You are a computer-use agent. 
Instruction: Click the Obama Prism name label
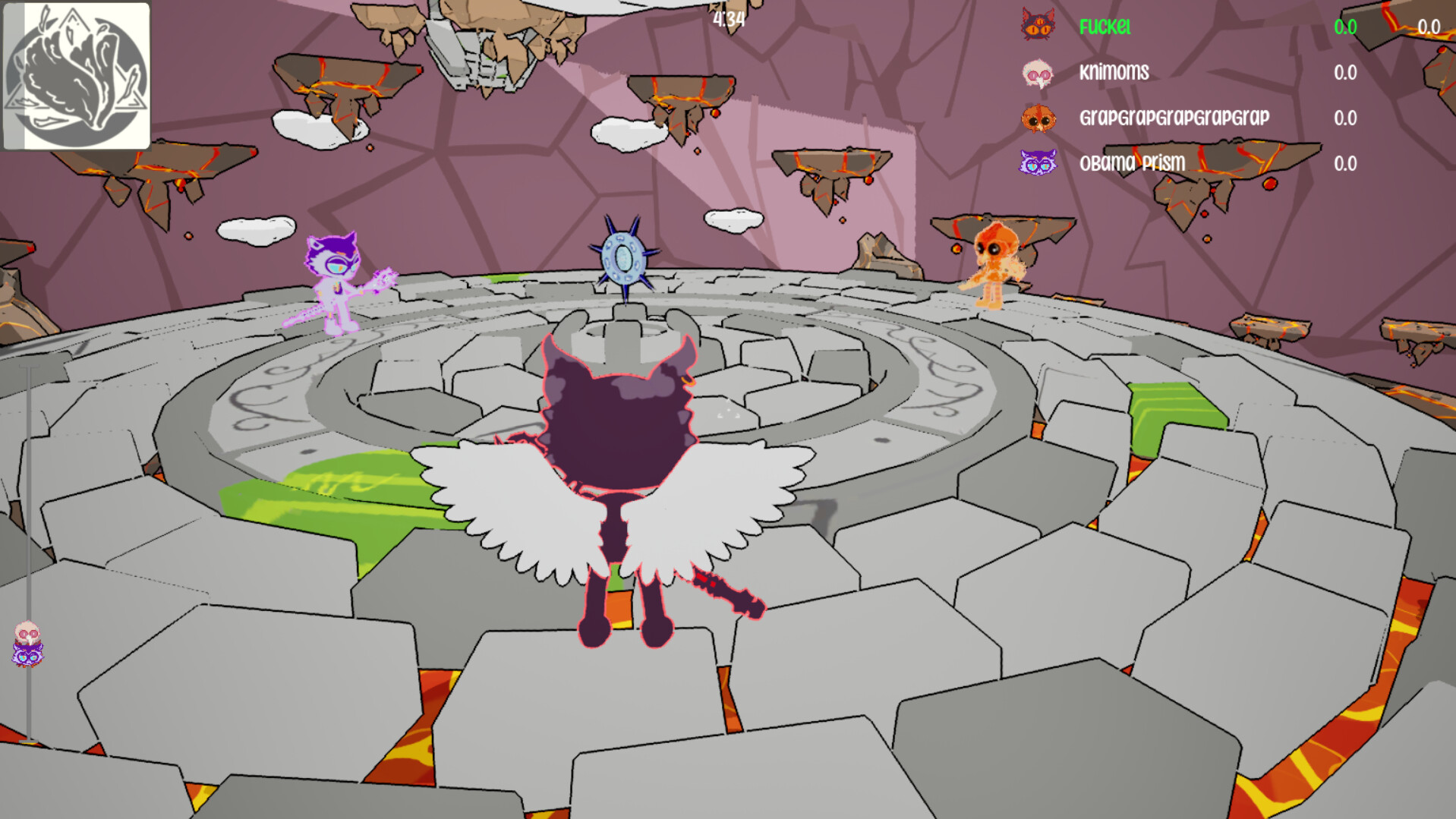tap(1133, 163)
